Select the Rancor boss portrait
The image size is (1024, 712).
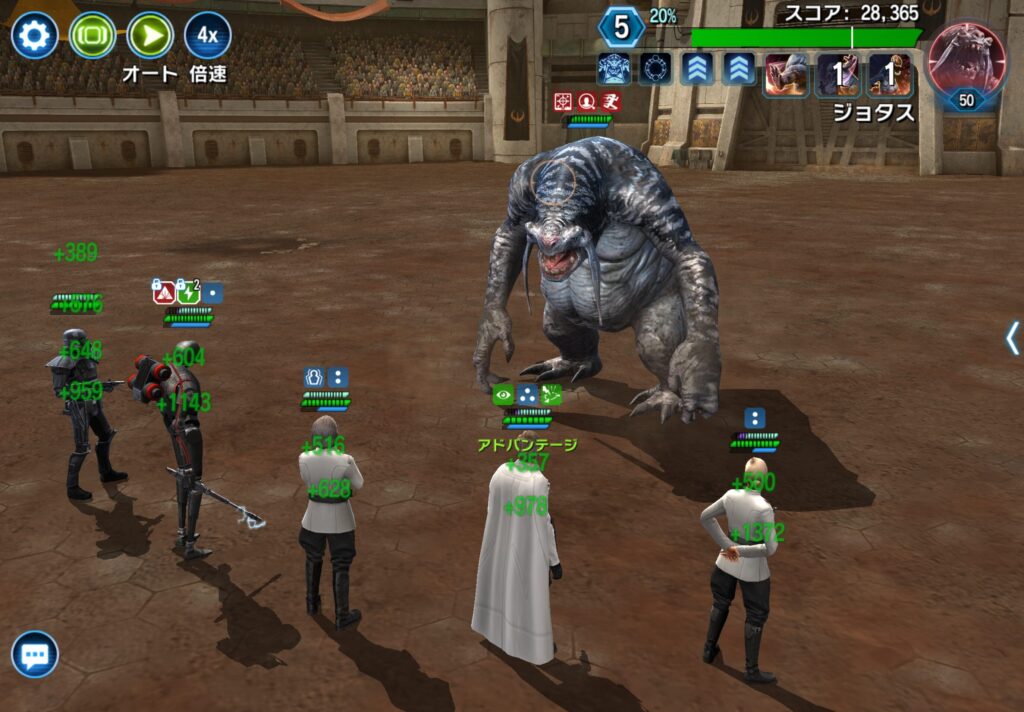967,62
